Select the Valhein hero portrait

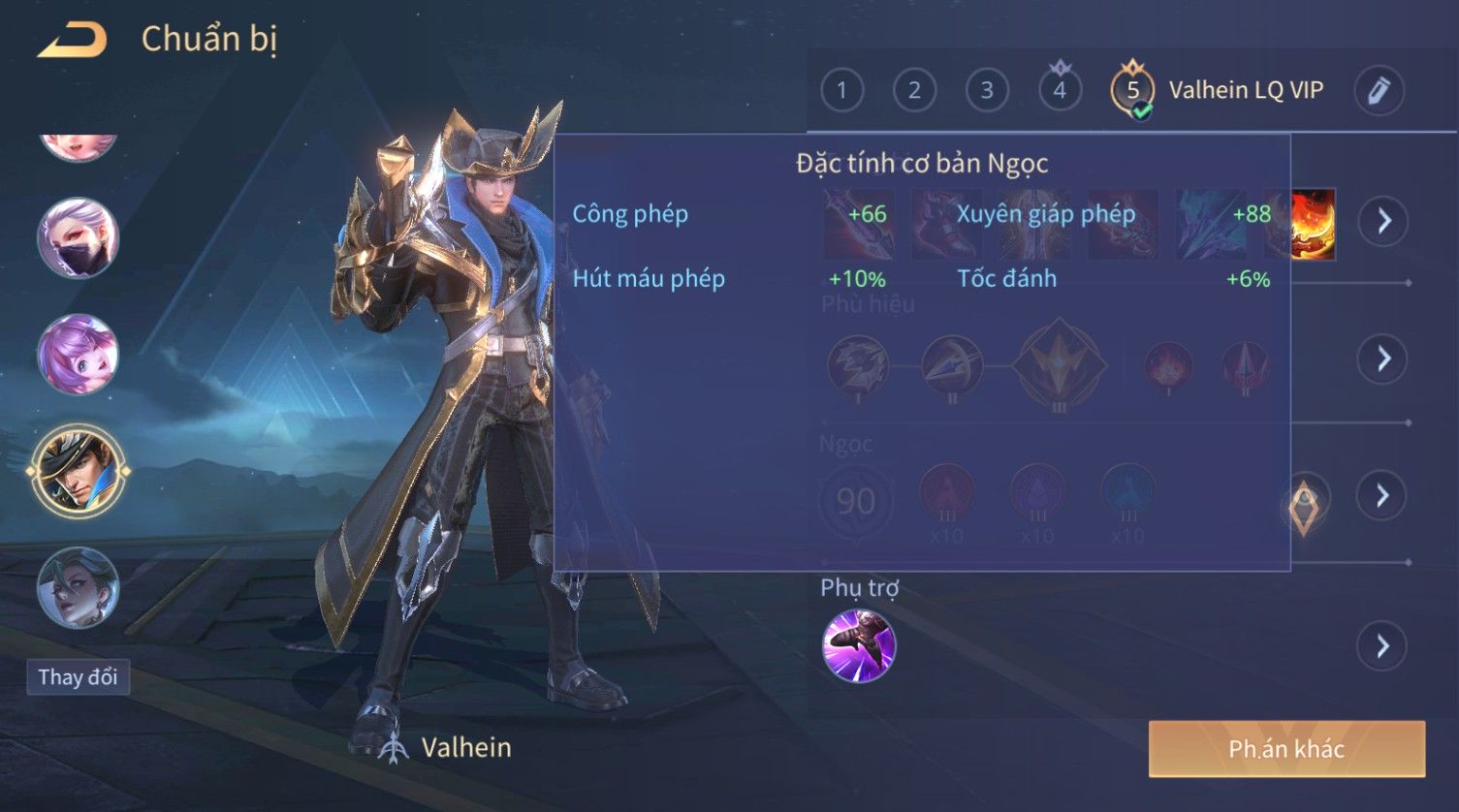pyautogui.click(x=78, y=472)
